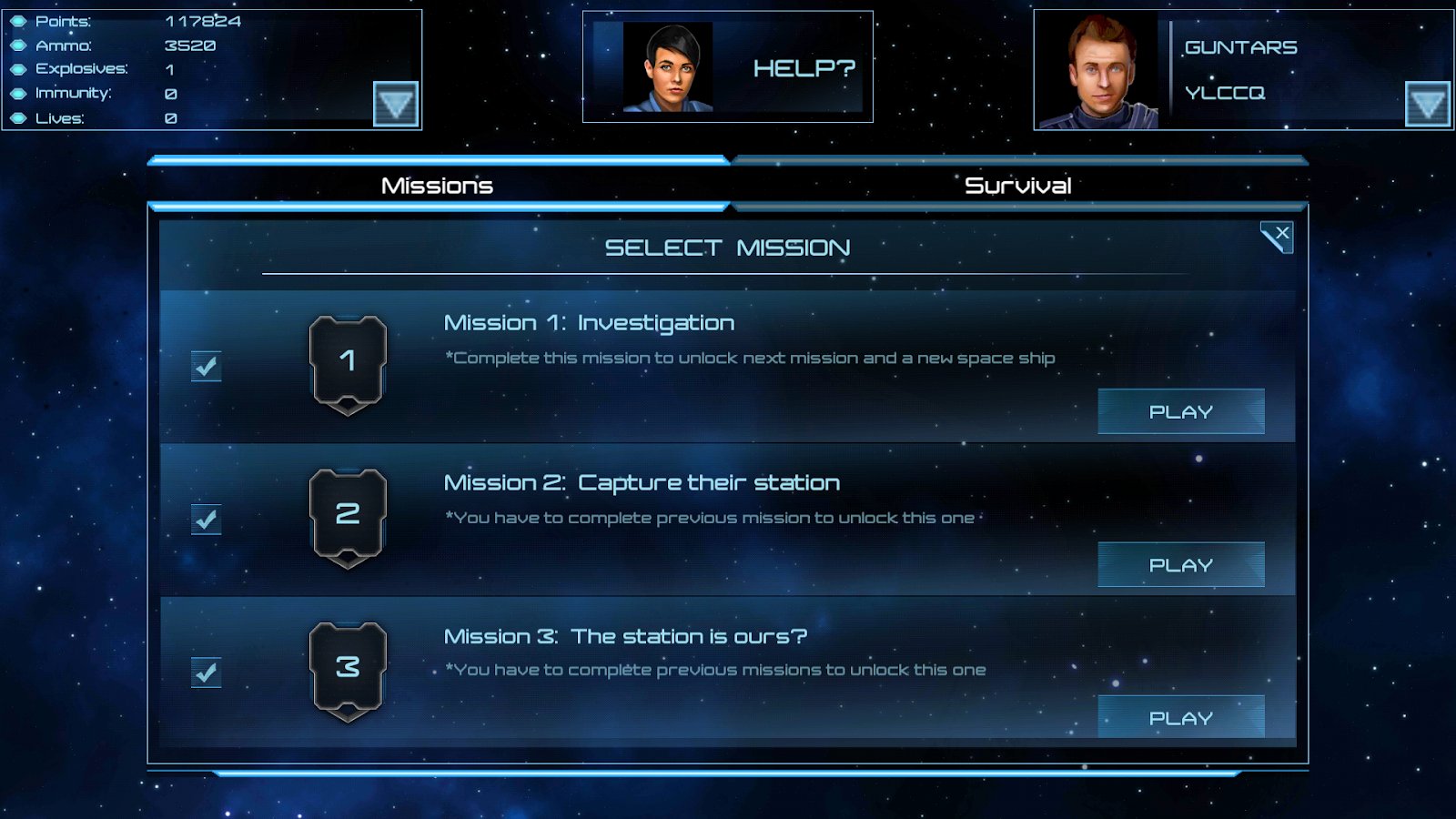The image size is (1456, 819).
Task: Close the Select Mission panel
Action: point(1277,237)
